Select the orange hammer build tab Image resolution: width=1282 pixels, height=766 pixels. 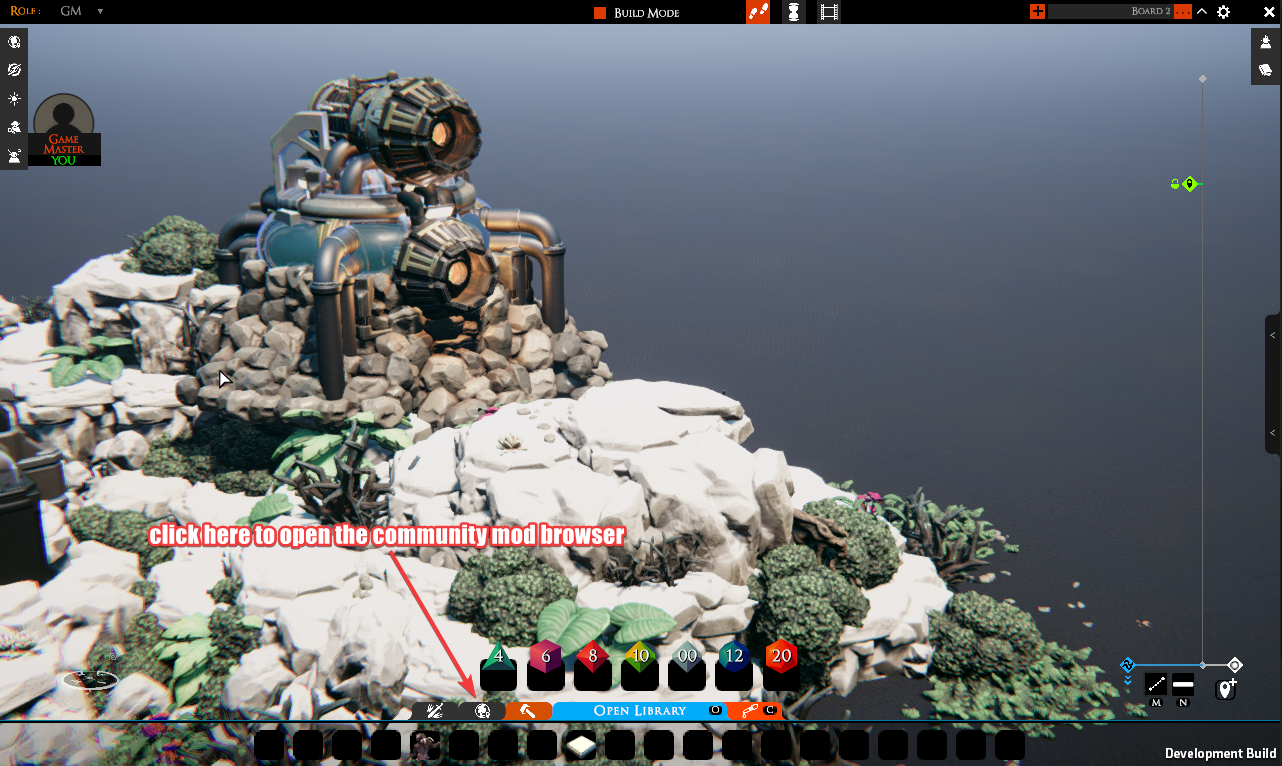coord(528,711)
